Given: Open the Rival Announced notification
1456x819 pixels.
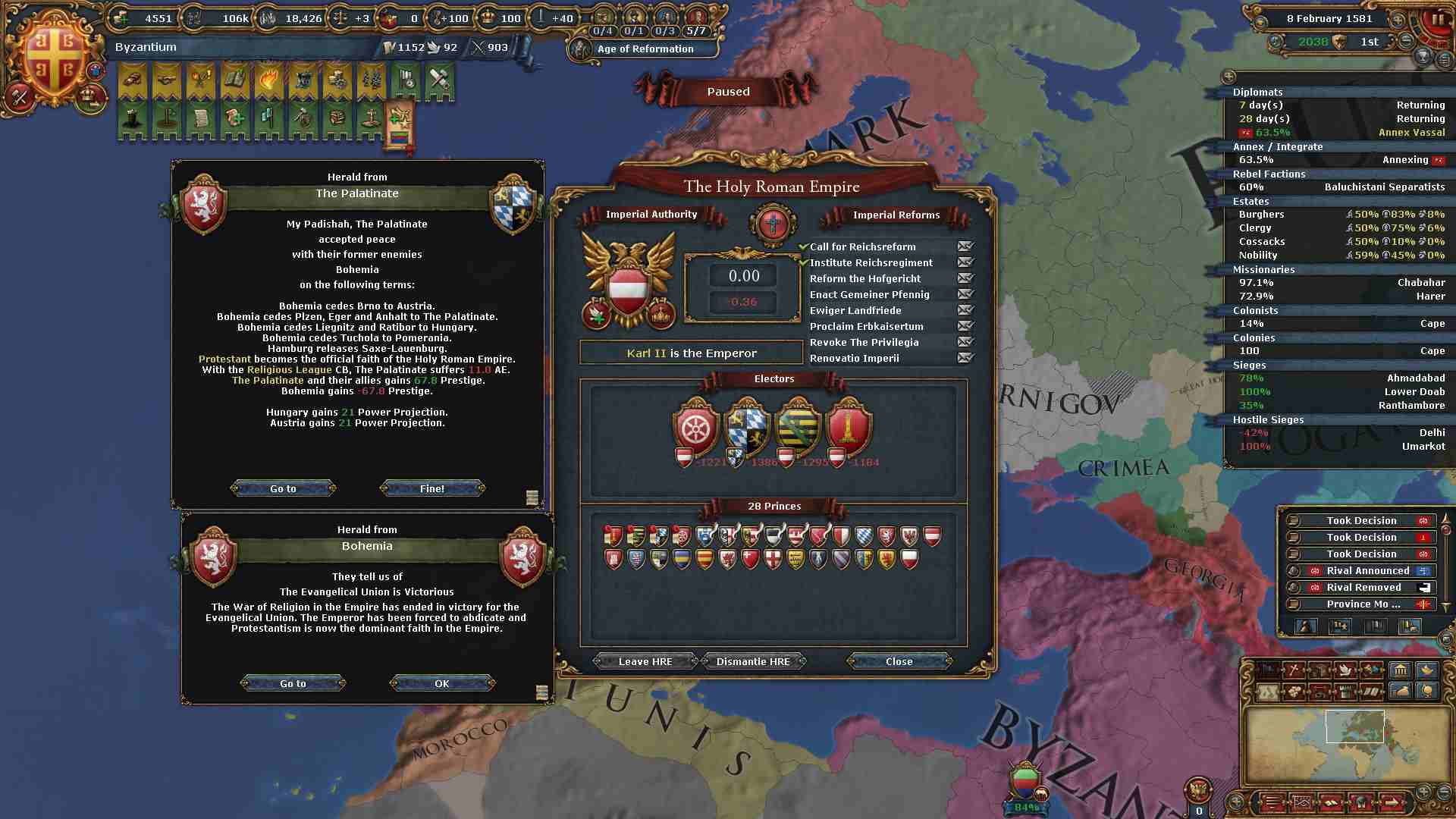Looking at the screenshot, I should tap(1367, 571).
